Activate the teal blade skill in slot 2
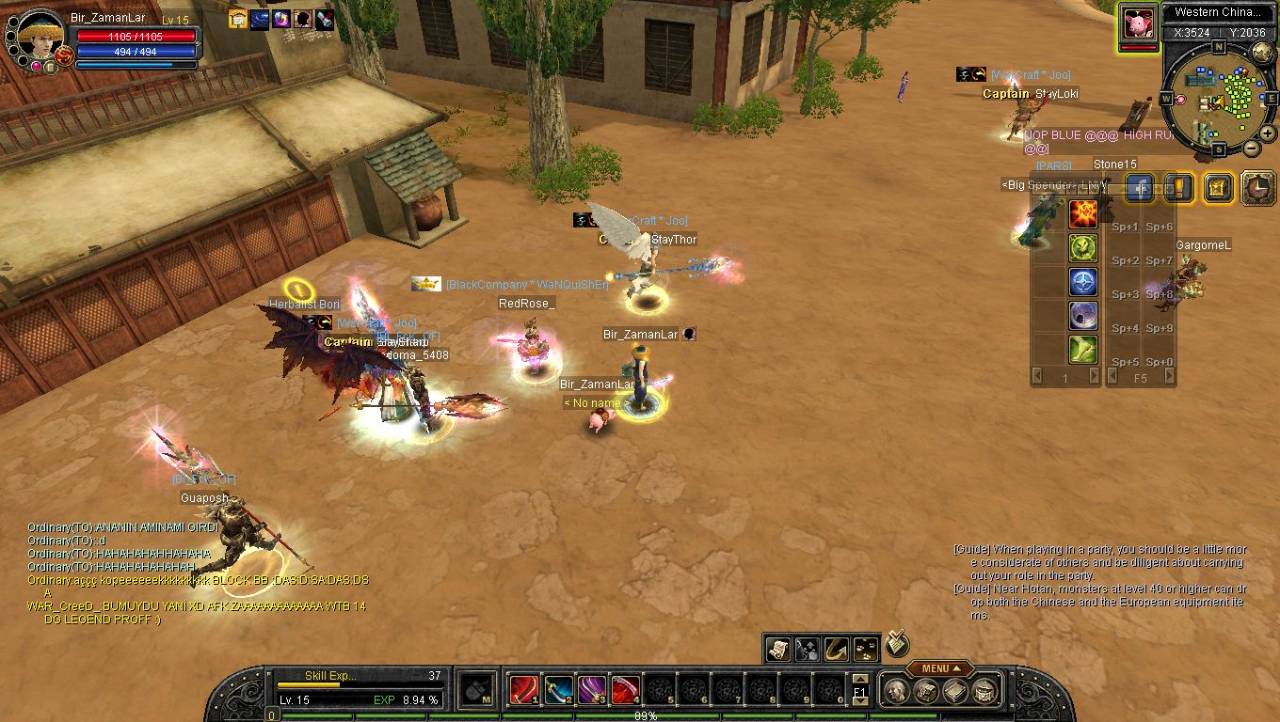The height and width of the screenshot is (722, 1280). 558,690
